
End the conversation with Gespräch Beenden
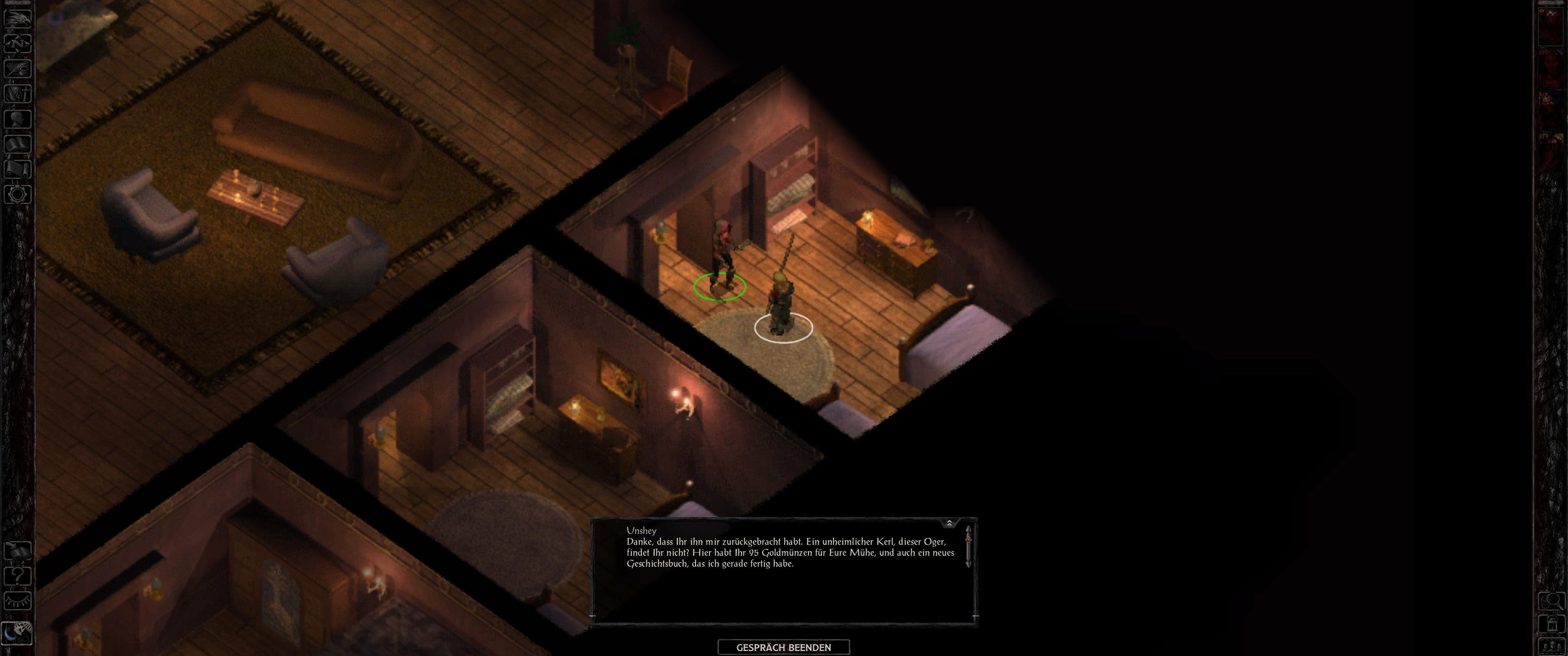pyautogui.click(x=784, y=647)
